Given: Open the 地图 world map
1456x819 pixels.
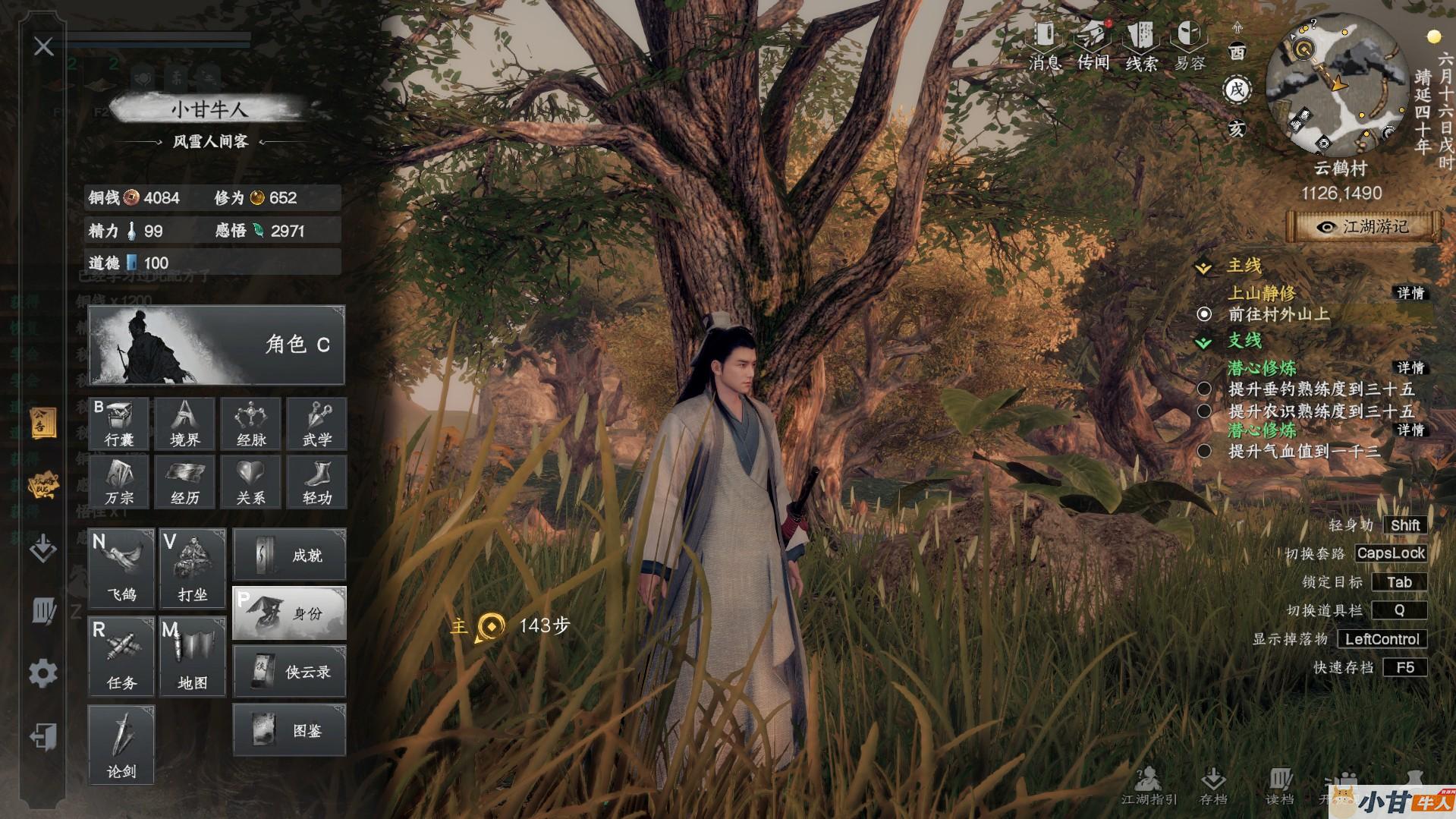Looking at the screenshot, I should tap(193, 657).
